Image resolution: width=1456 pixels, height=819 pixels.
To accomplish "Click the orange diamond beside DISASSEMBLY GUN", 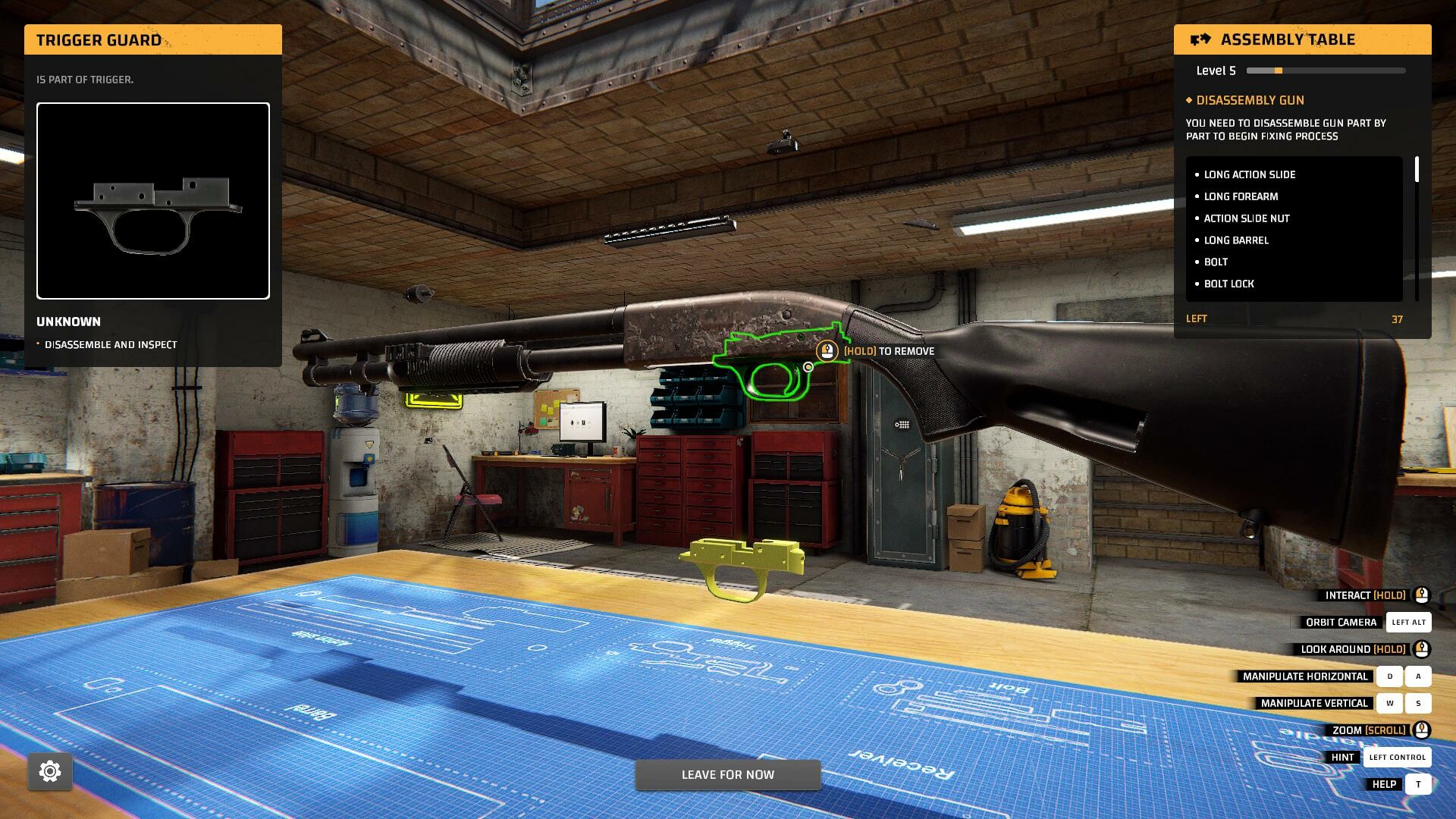I will point(1191,100).
